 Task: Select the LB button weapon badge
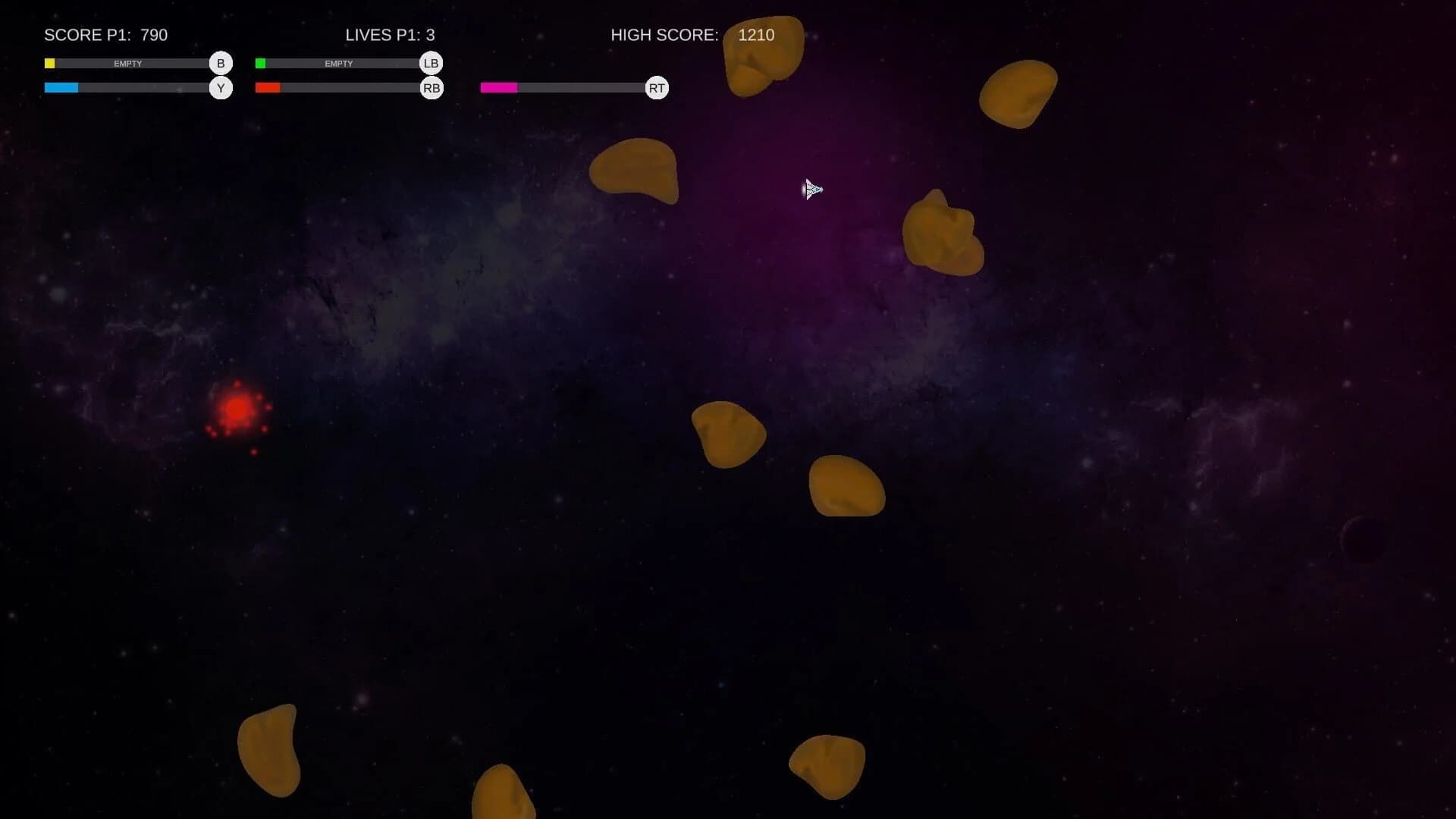pos(431,63)
